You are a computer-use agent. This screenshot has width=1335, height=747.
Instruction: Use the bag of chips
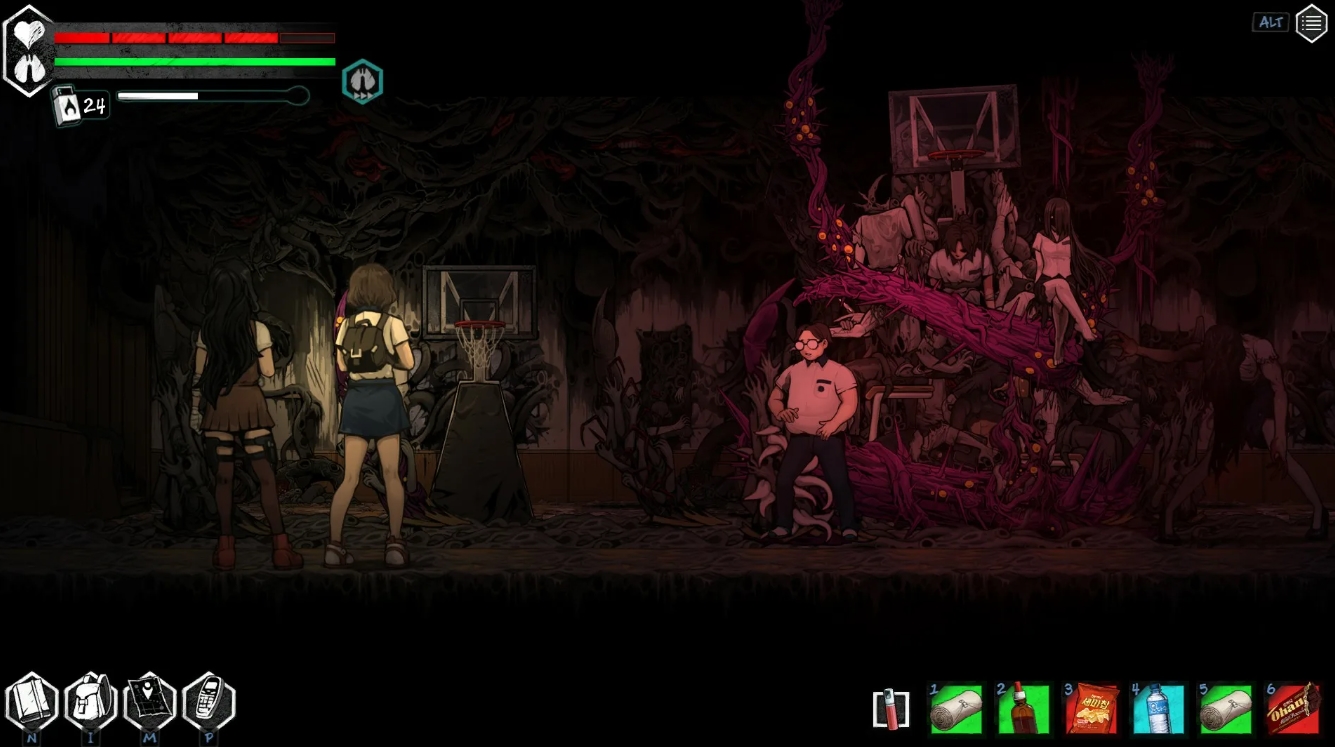click(1091, 709)
